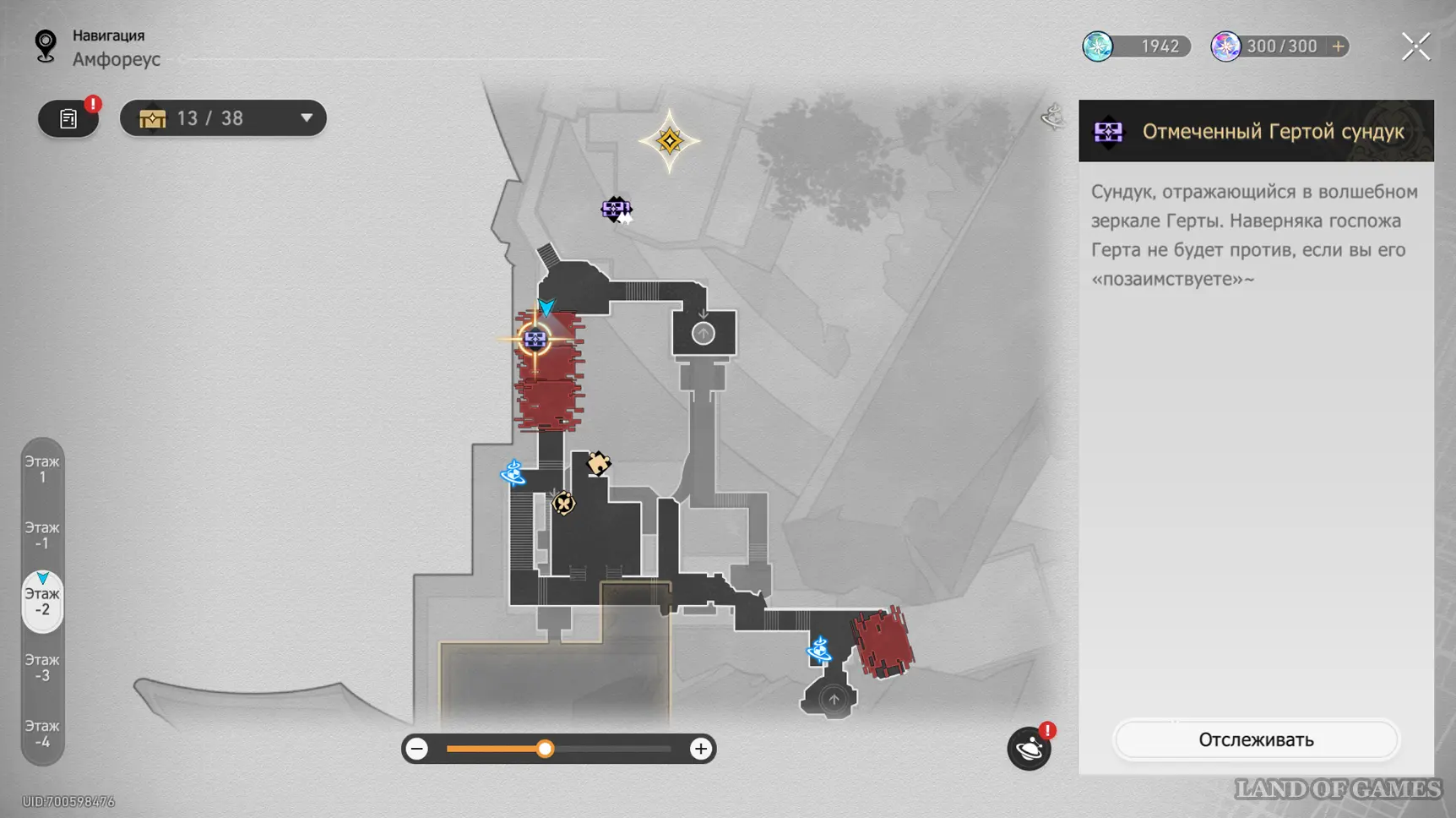This screenshot has height=818, width=1456.
Task: Click the map zoom slider handle
Action: 546,749
